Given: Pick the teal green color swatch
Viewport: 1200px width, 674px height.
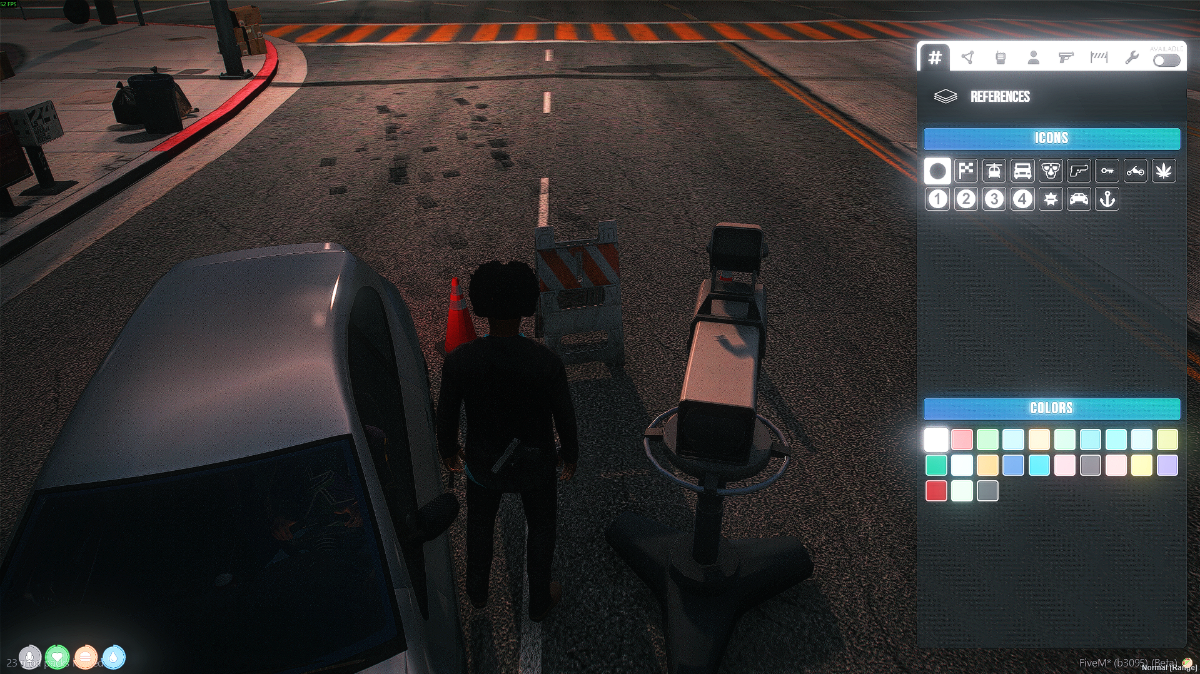Looking at the screenshot, I should click(936, 465).
